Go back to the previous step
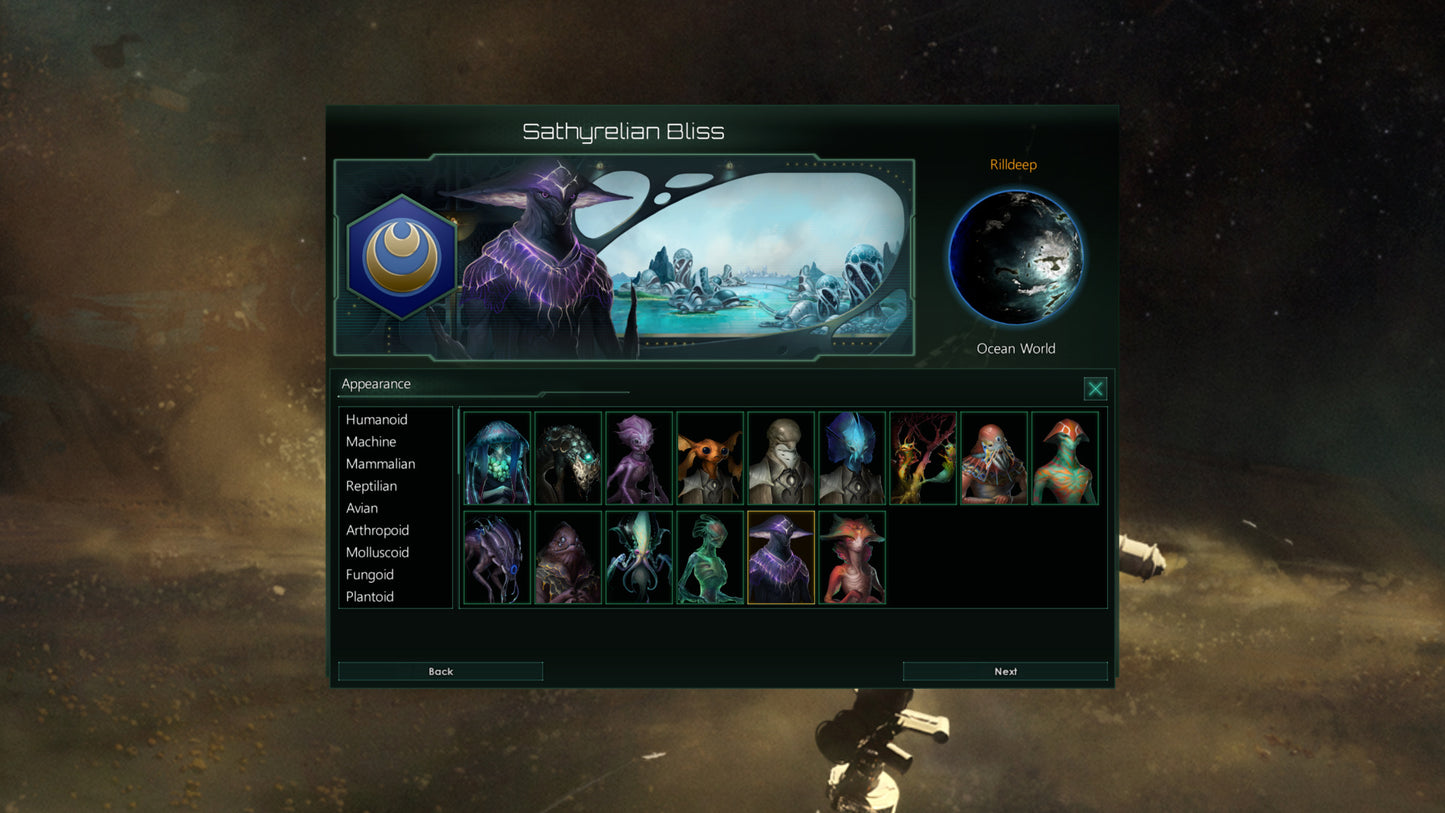Image resolution: width=1445 pixels, height=813 pixels. [x=440, y=671]
